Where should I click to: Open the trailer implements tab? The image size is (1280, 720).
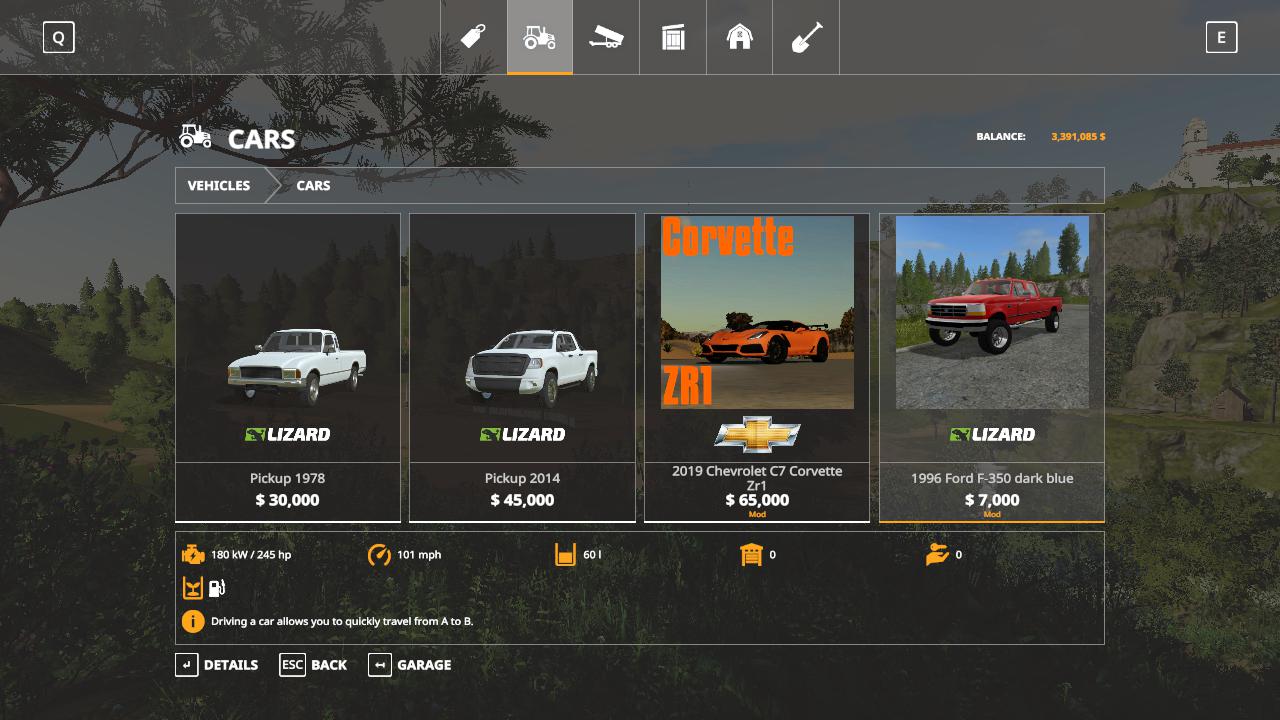(x=606, y=37)
